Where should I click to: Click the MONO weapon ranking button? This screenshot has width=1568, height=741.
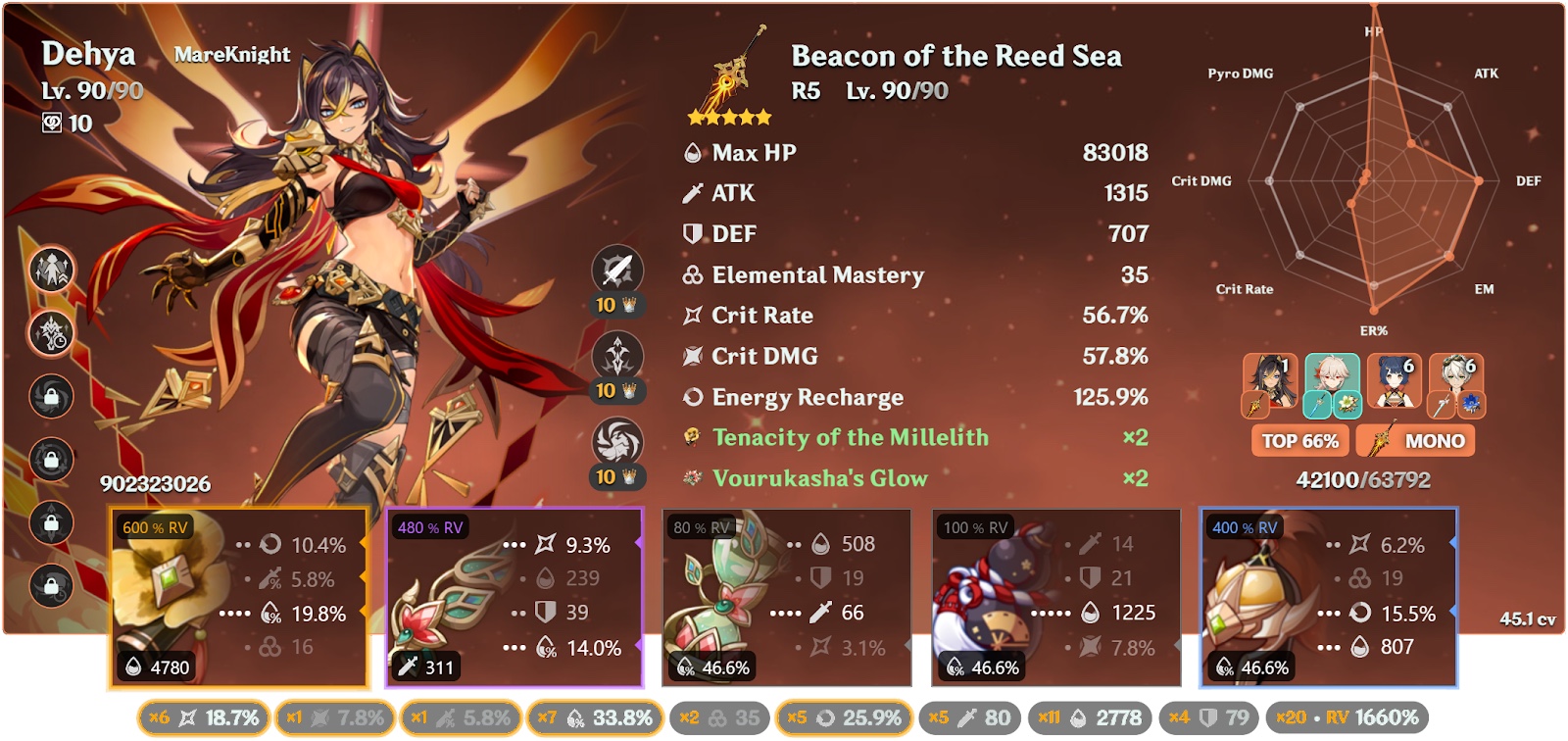1417,442
